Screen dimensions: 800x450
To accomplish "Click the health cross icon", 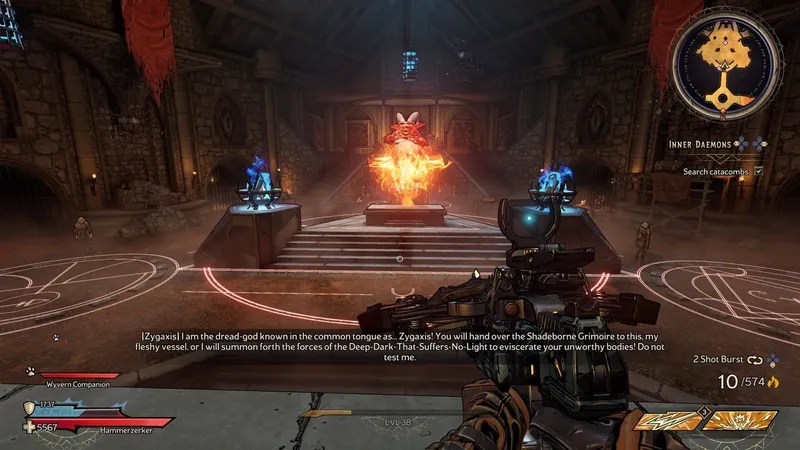I will (29, 425).
